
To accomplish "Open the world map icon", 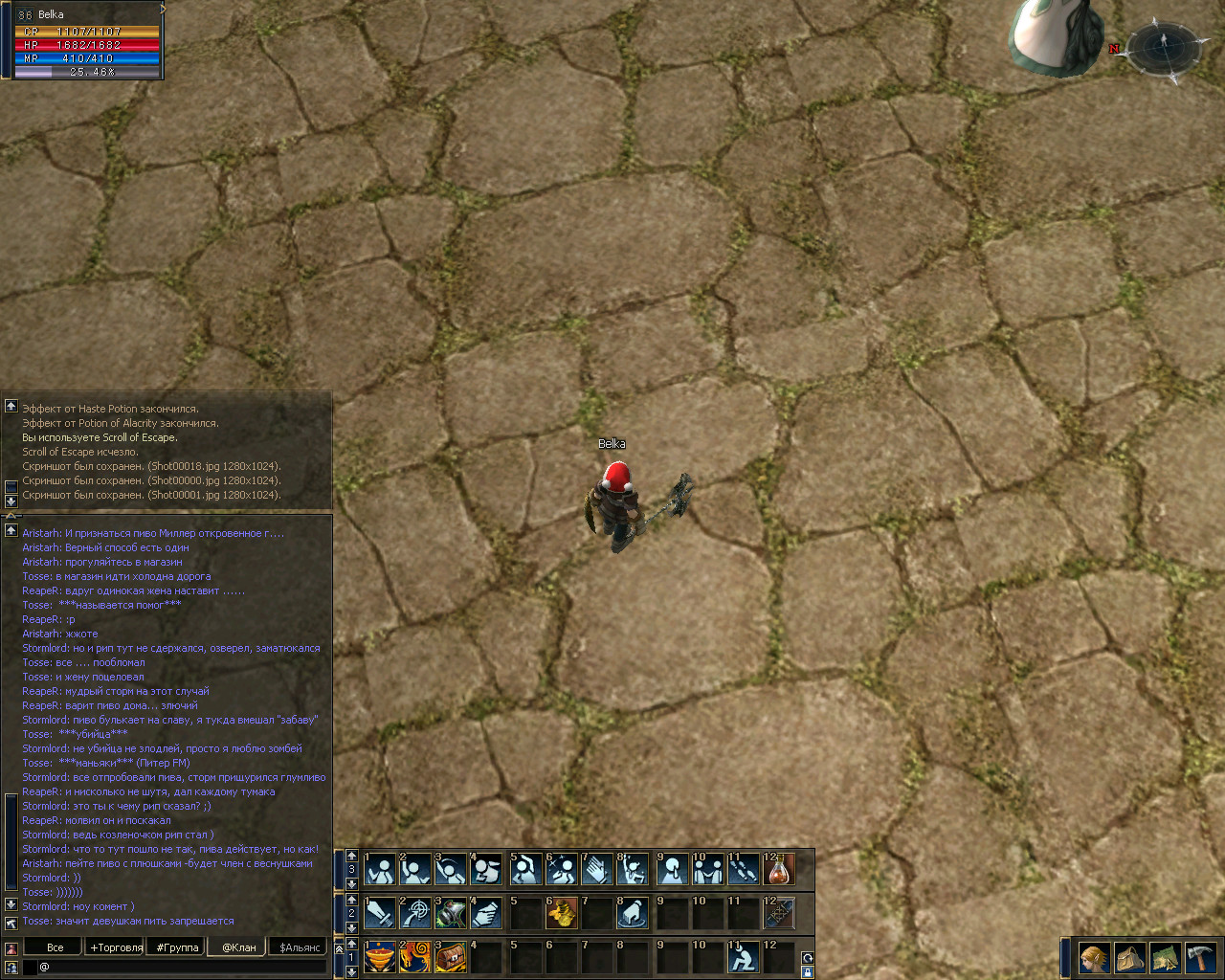I will point(1165,957).
